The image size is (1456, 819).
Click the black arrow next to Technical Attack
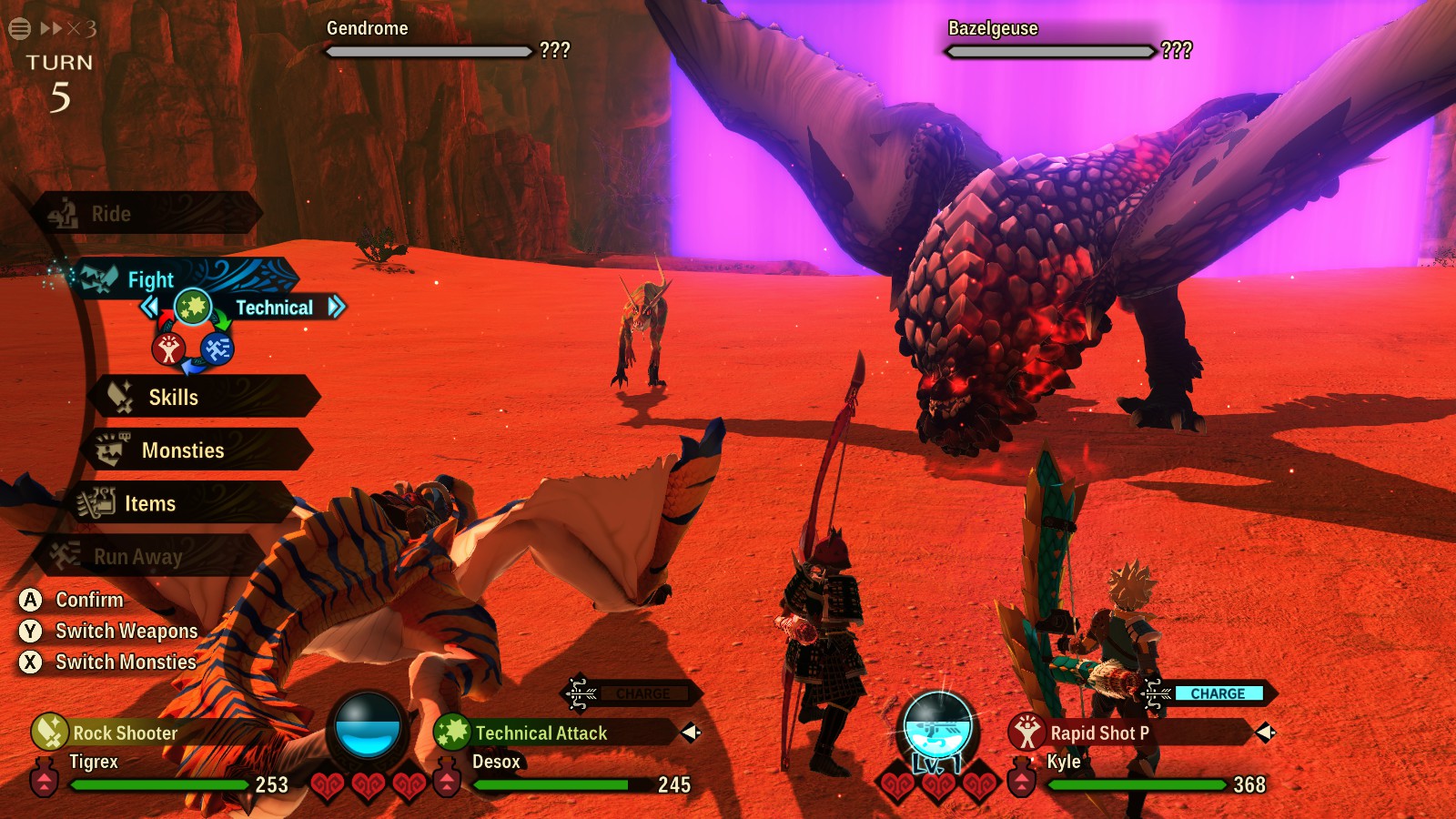coord(690,732)
